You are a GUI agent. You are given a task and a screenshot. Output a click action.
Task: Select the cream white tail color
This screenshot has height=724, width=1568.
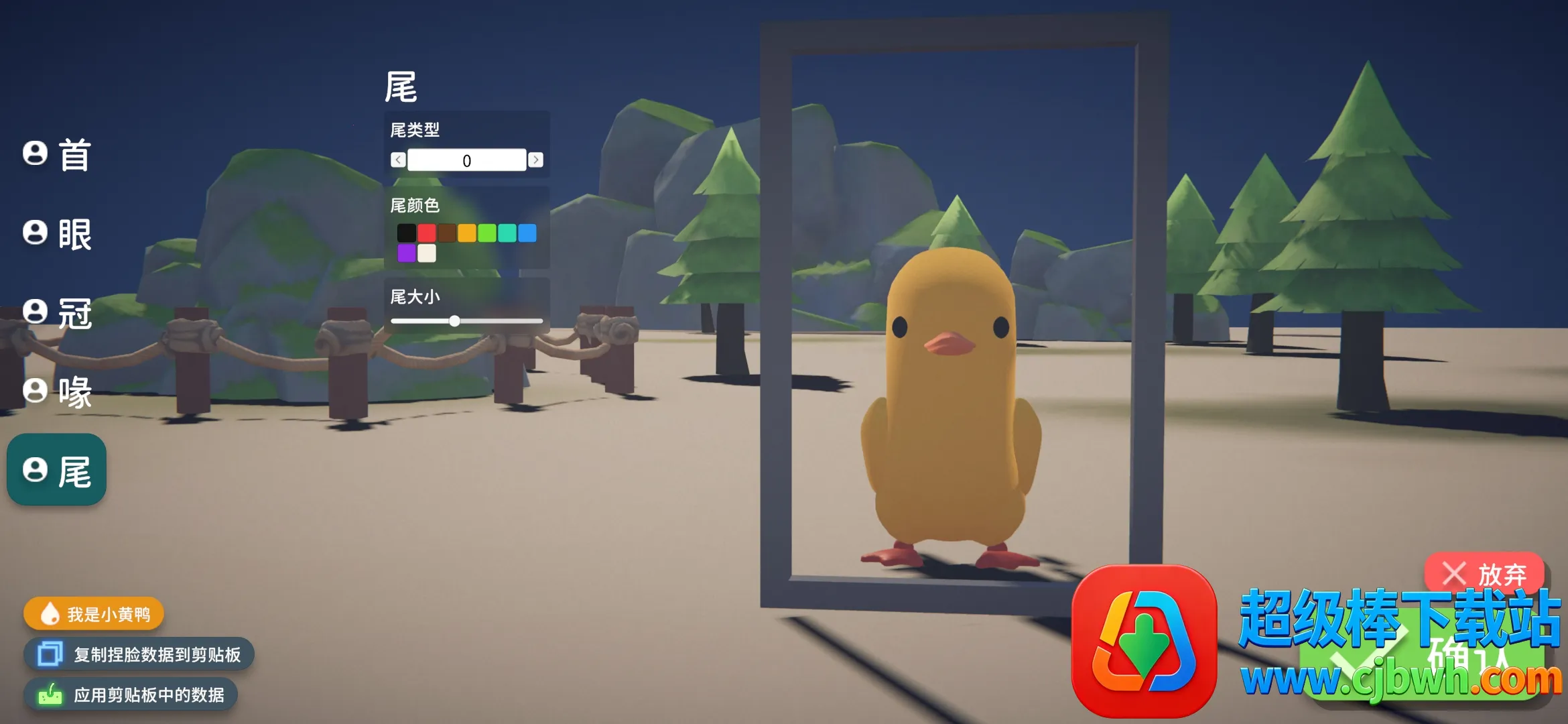pyautogui.click(x=427, y=253)
